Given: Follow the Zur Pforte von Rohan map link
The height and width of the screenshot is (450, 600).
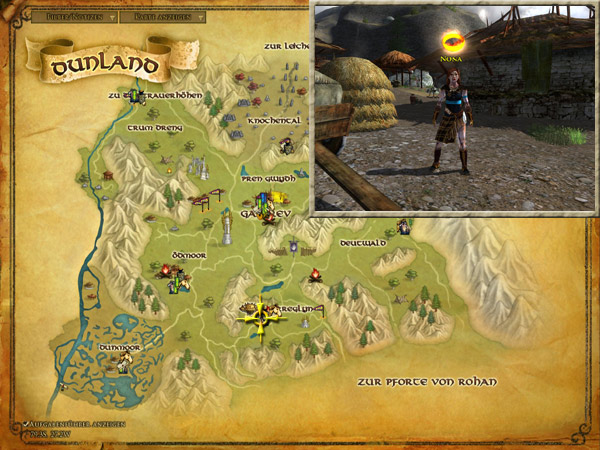Looking at the screenshot, I should coord(426,382).
